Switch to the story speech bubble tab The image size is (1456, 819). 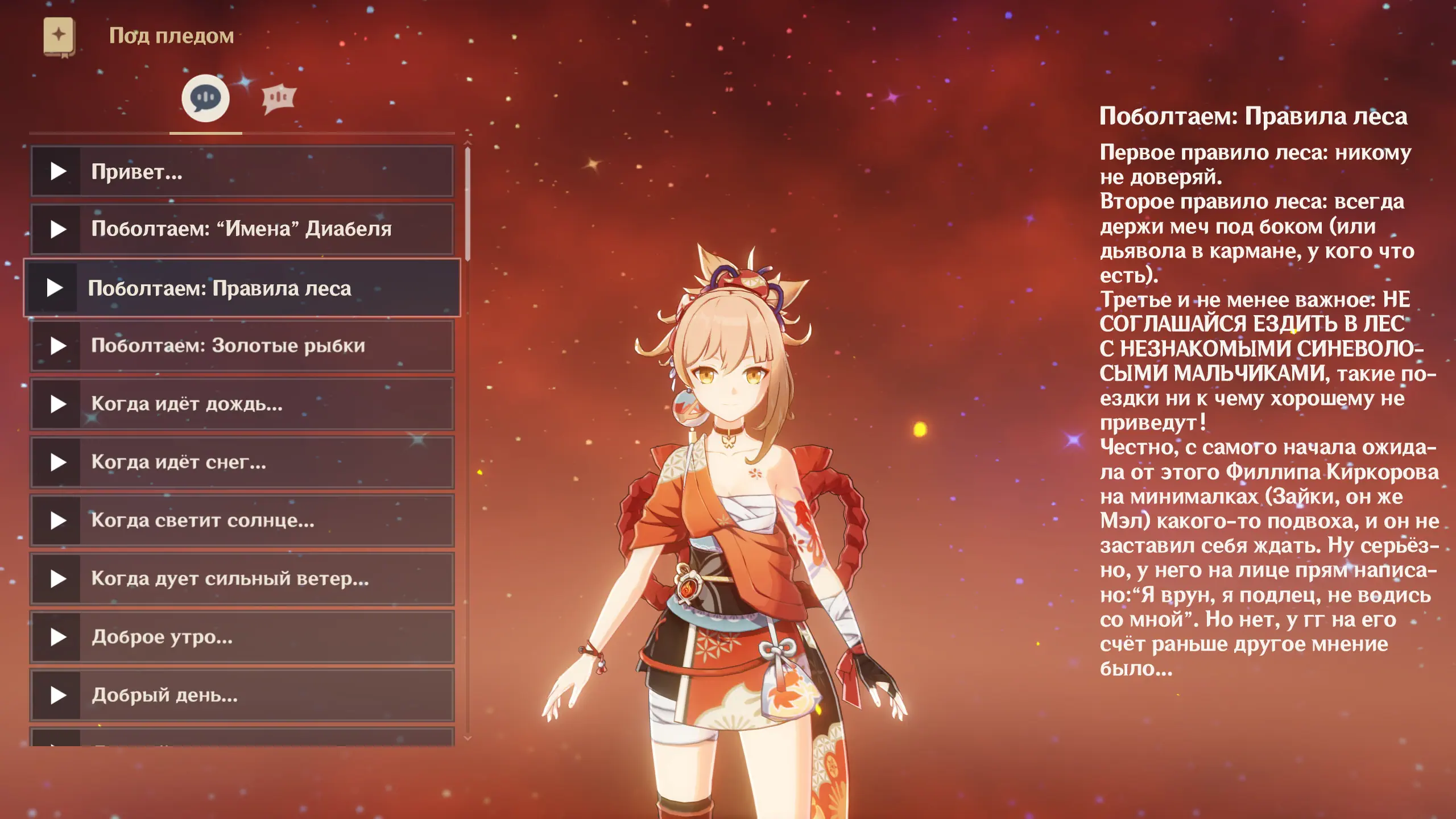[x=205, y=98]
